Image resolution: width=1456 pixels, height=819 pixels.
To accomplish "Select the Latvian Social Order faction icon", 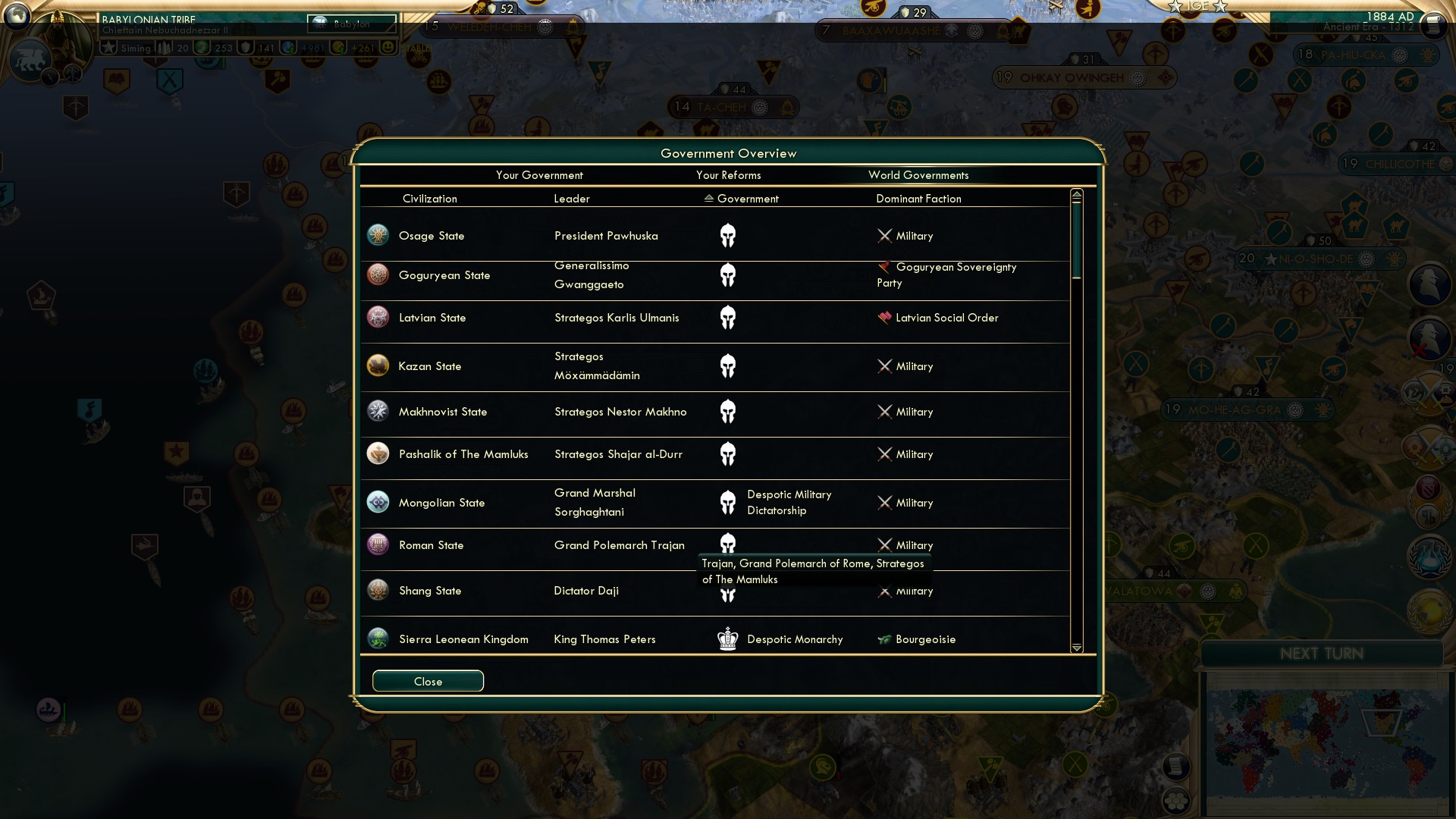I will (x=885, y=318).
